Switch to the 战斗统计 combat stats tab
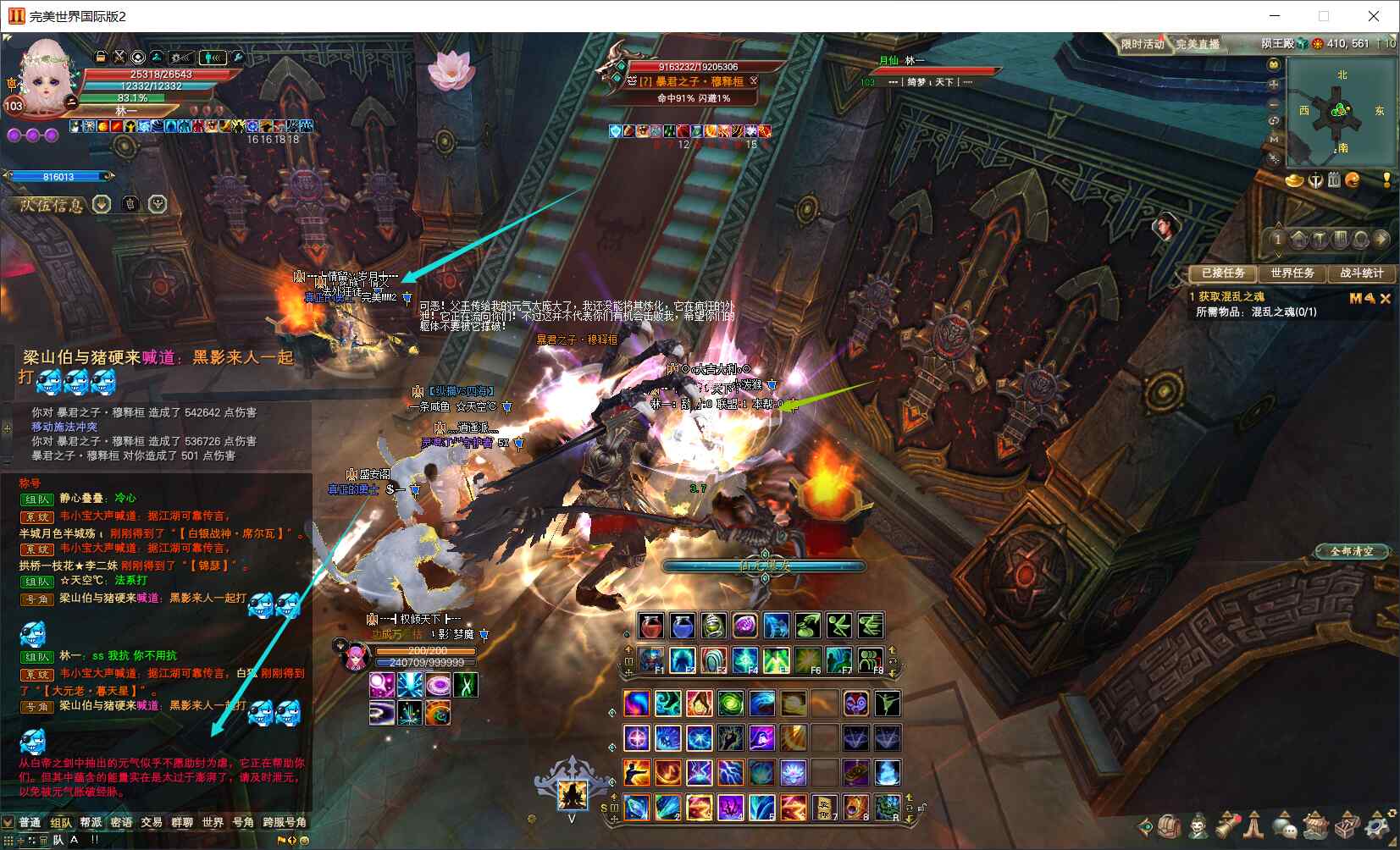The image size is (1400, 850). [x=1361, y=273]
